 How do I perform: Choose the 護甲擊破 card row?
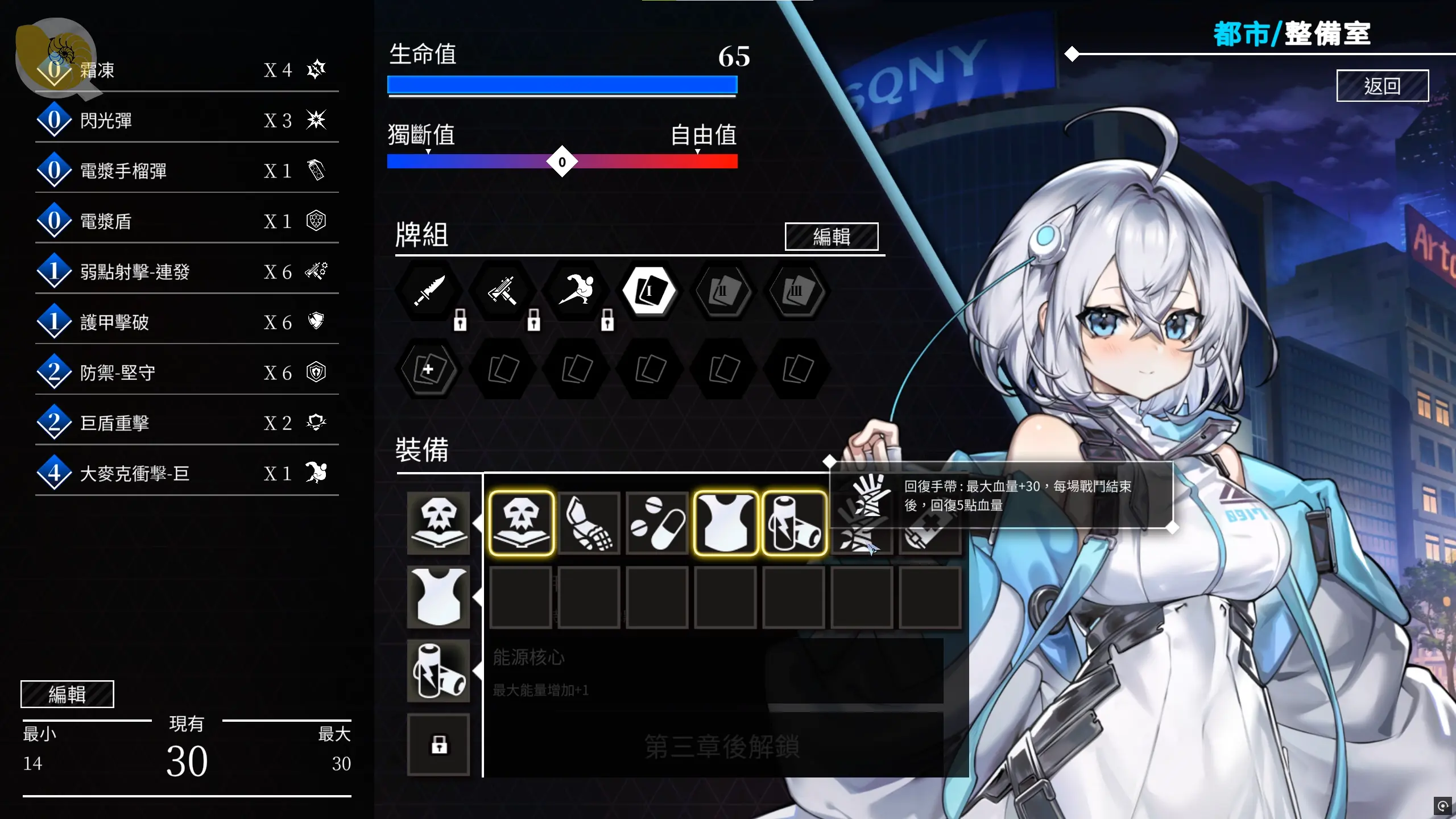point(187,322)
